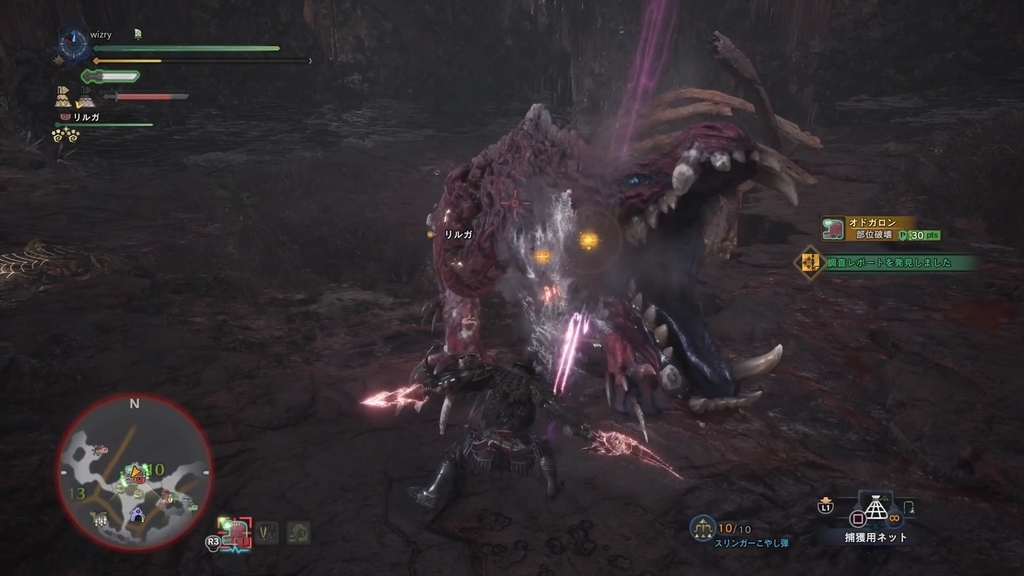Click the weapon sharpness gauge icon
Image resolution: width=1024 pixels, height=576 pixels.
click(x=110, y=76)
